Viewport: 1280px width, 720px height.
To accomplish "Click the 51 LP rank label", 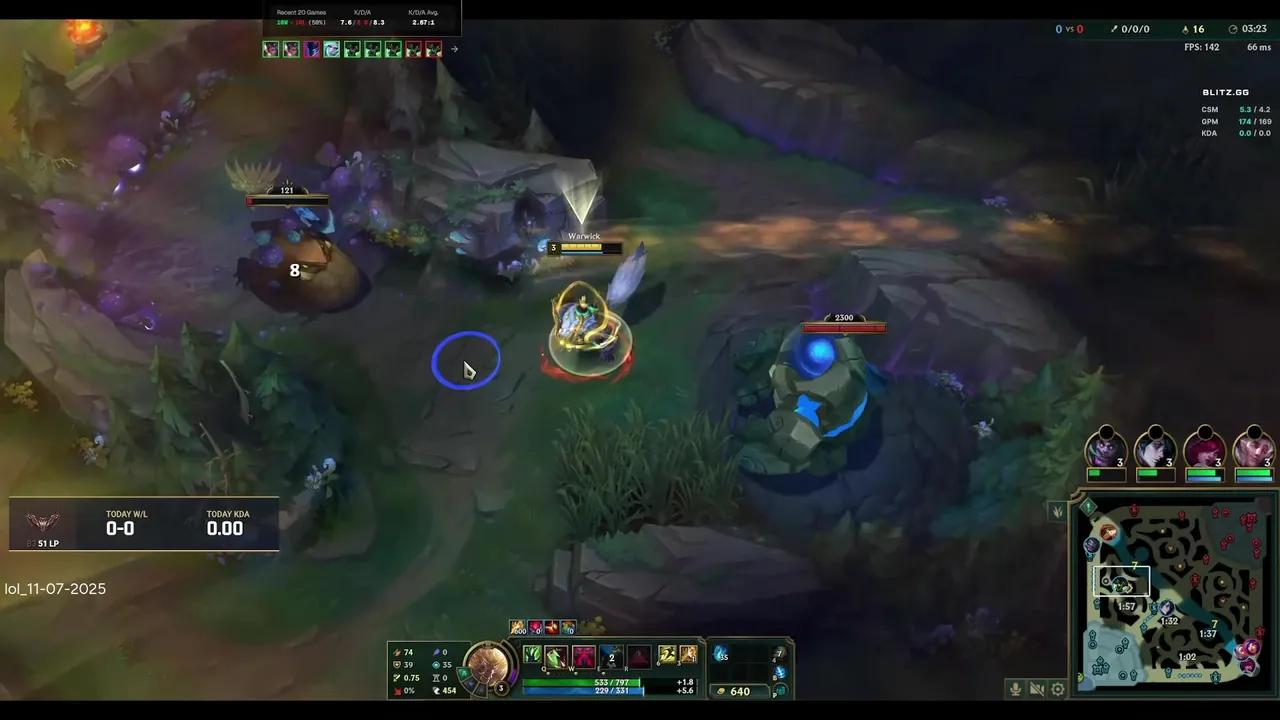I will [x=48, y=543].
